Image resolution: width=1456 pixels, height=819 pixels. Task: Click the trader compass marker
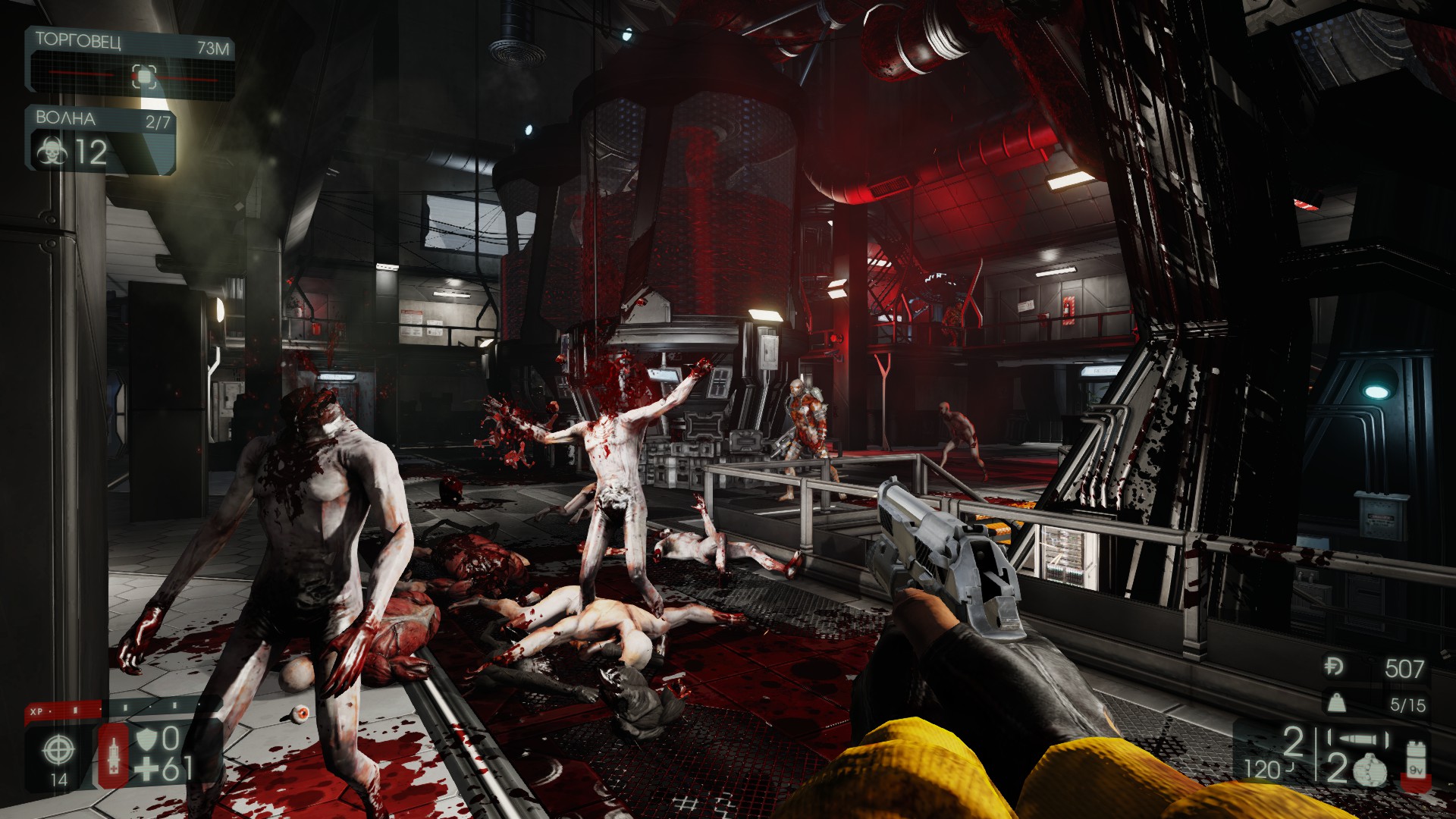pyautogui.click(x=144, y=76)
